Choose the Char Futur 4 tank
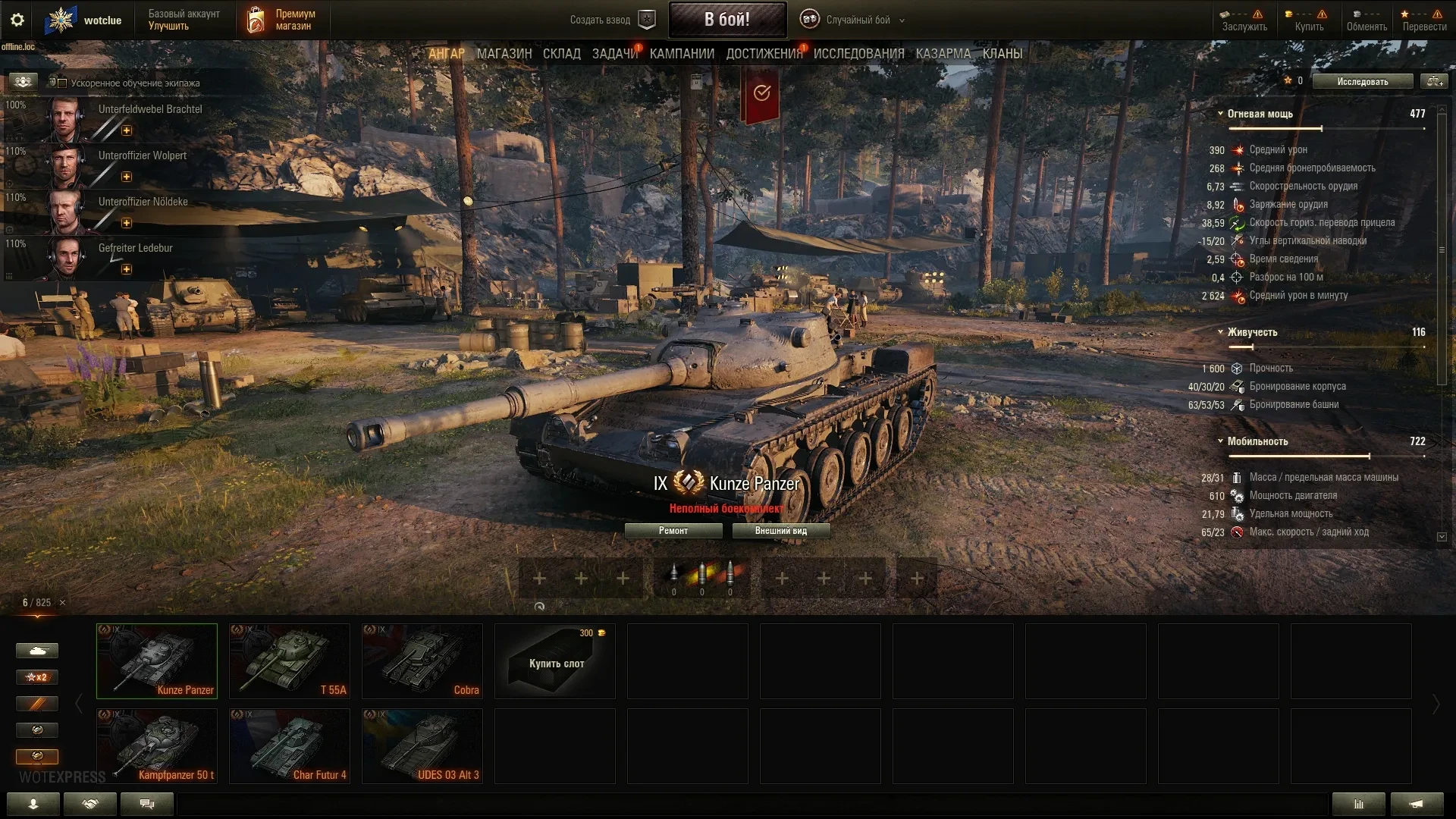This screenshot has width=1456, height=819. [x=290, y=746]
